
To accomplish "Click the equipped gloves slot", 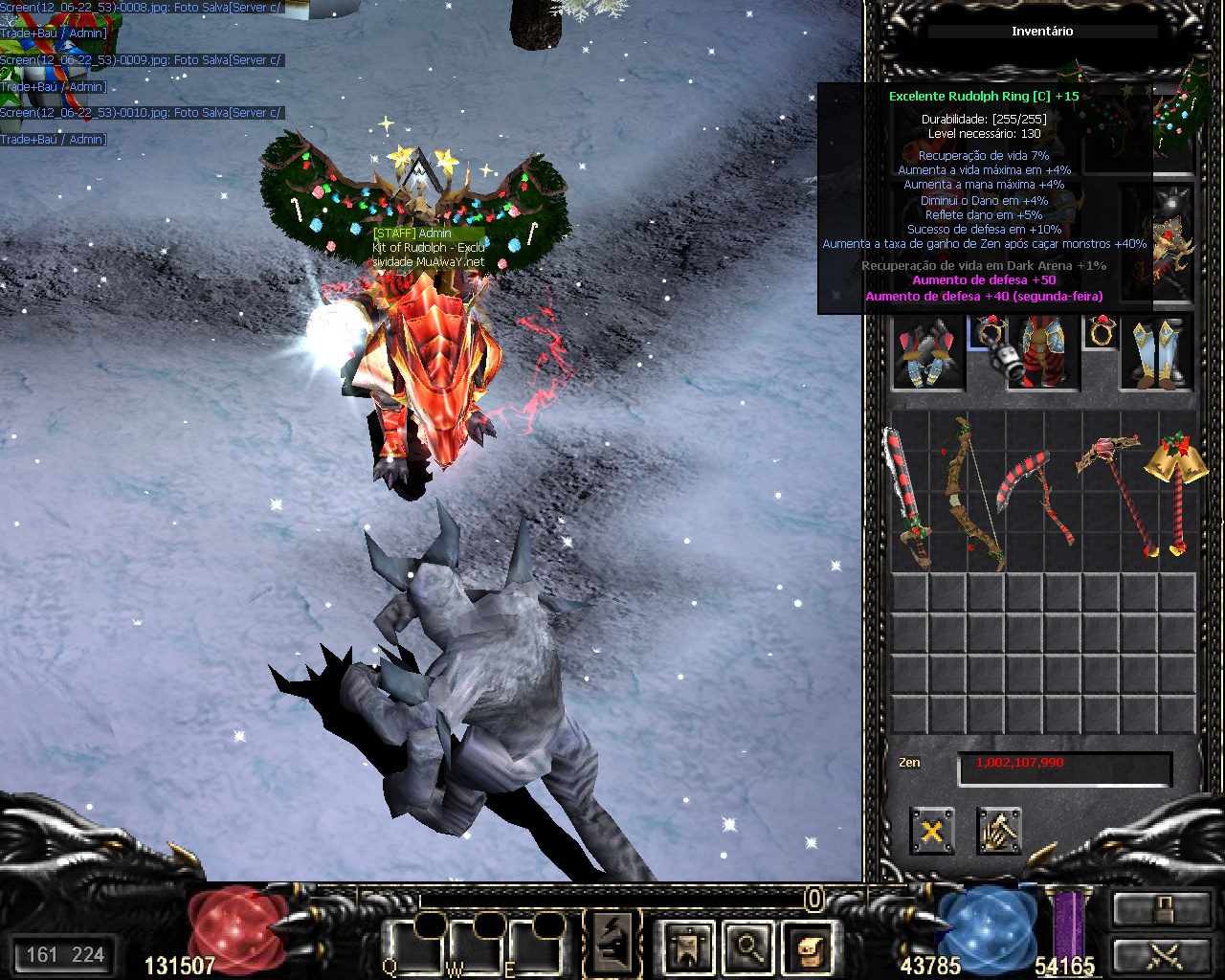I will pyautogui.click(x=928, y=352).
